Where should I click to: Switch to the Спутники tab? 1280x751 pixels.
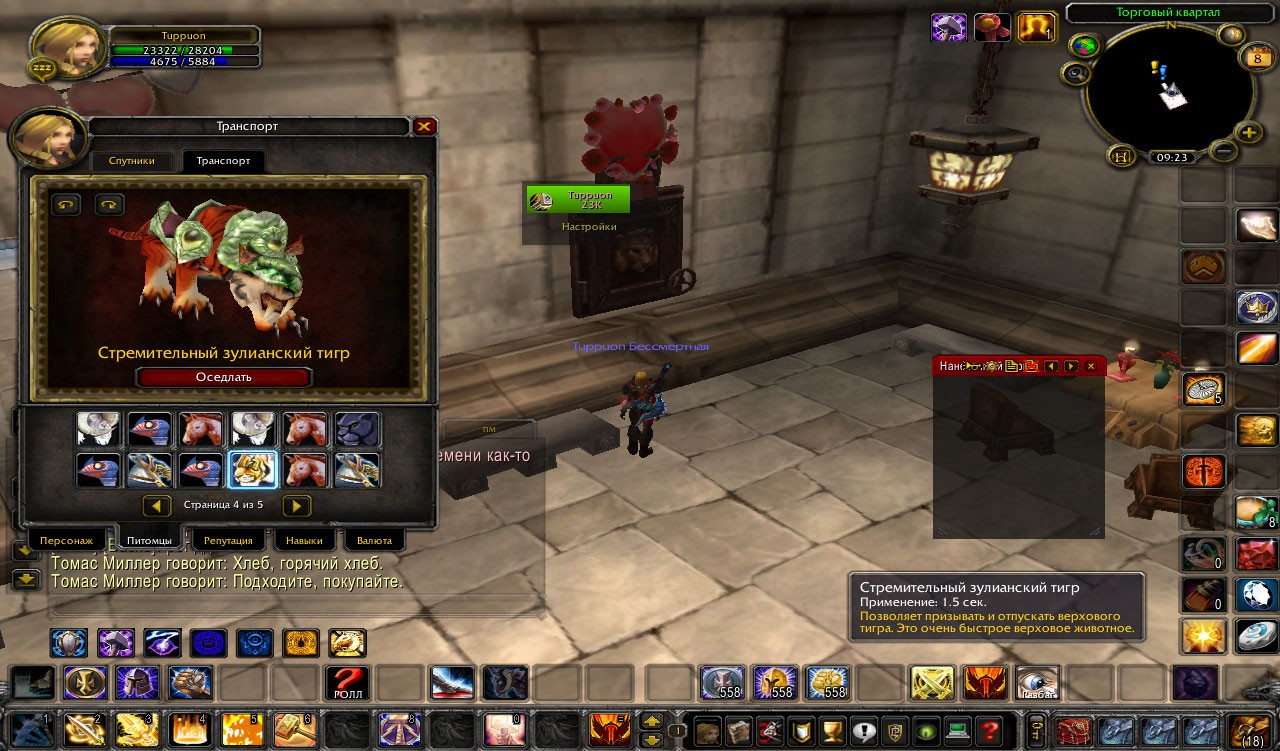coord(131,161)
